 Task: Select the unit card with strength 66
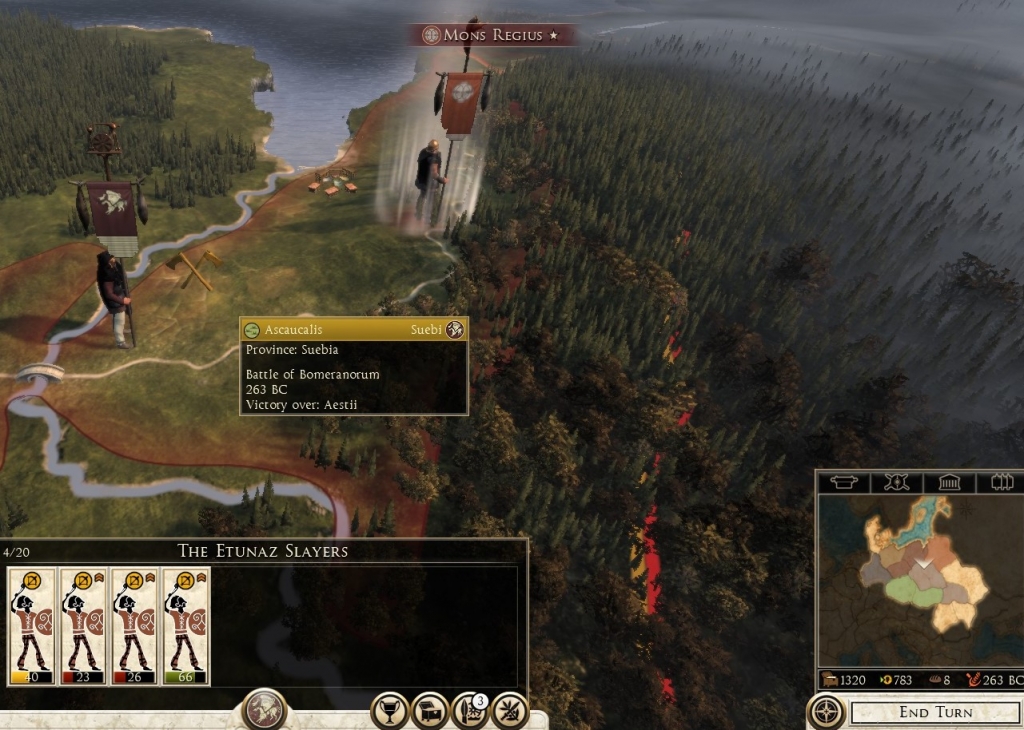[x=186, y=626]
